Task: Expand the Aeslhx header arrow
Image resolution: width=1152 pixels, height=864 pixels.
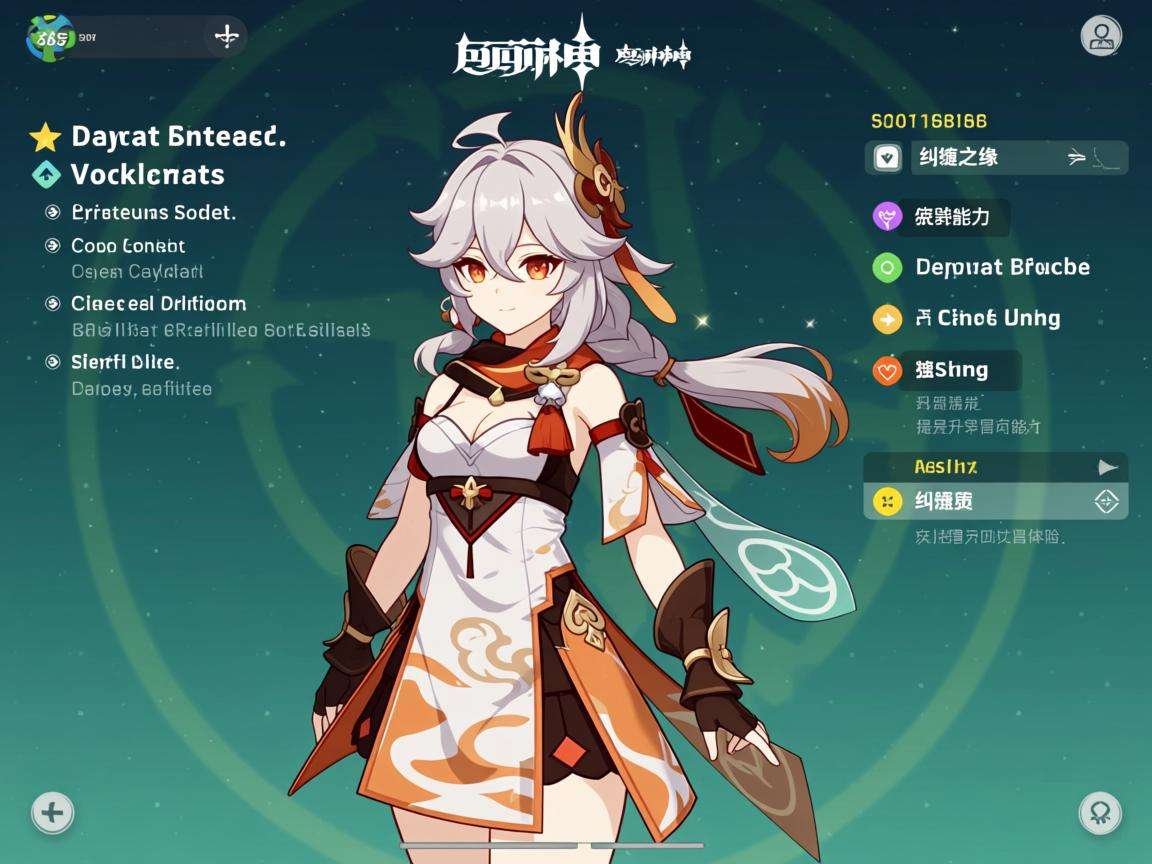Action: (x=1107, y=467)
